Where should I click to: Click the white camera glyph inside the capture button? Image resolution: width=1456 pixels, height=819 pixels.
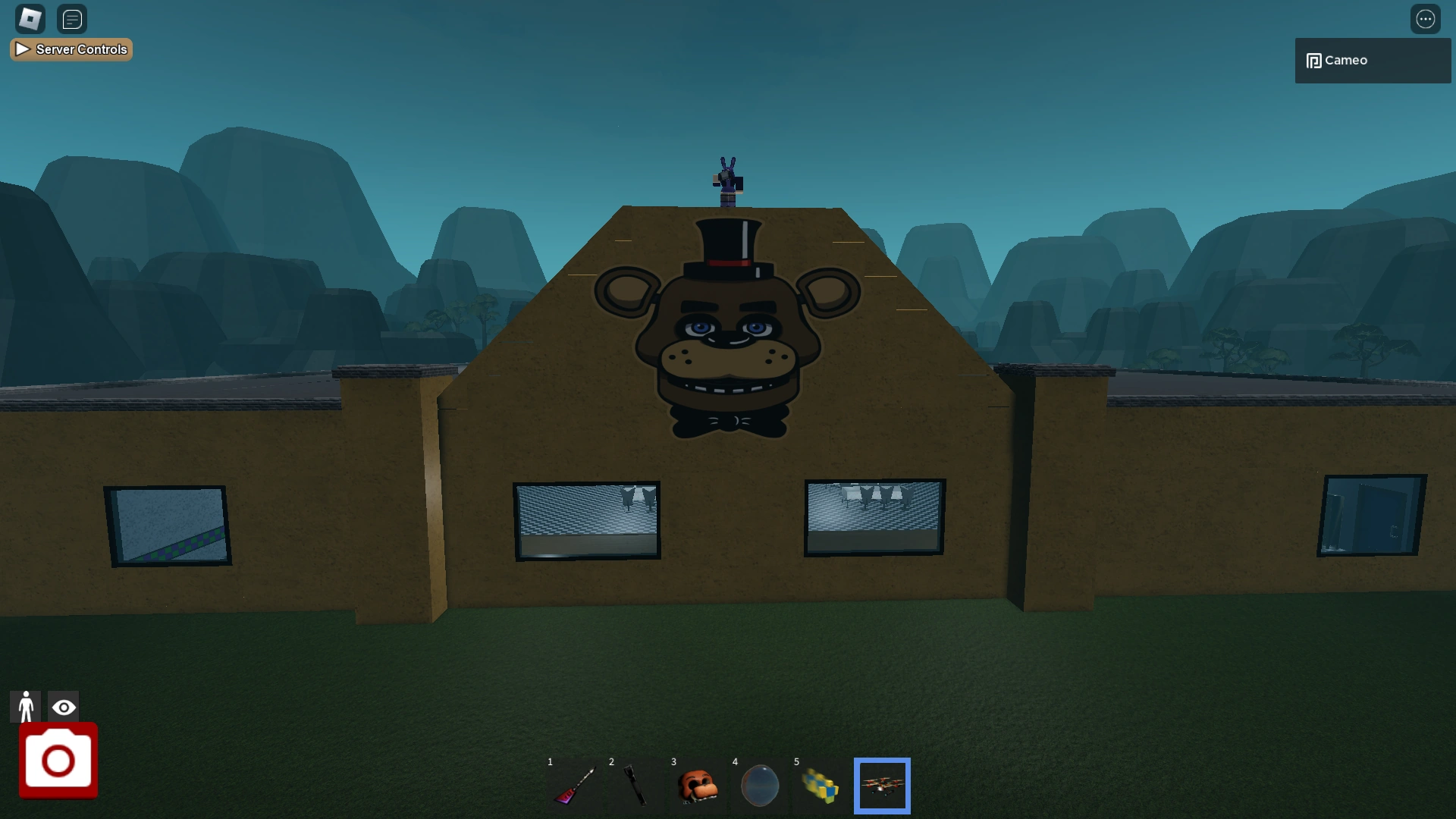[58, 761]
